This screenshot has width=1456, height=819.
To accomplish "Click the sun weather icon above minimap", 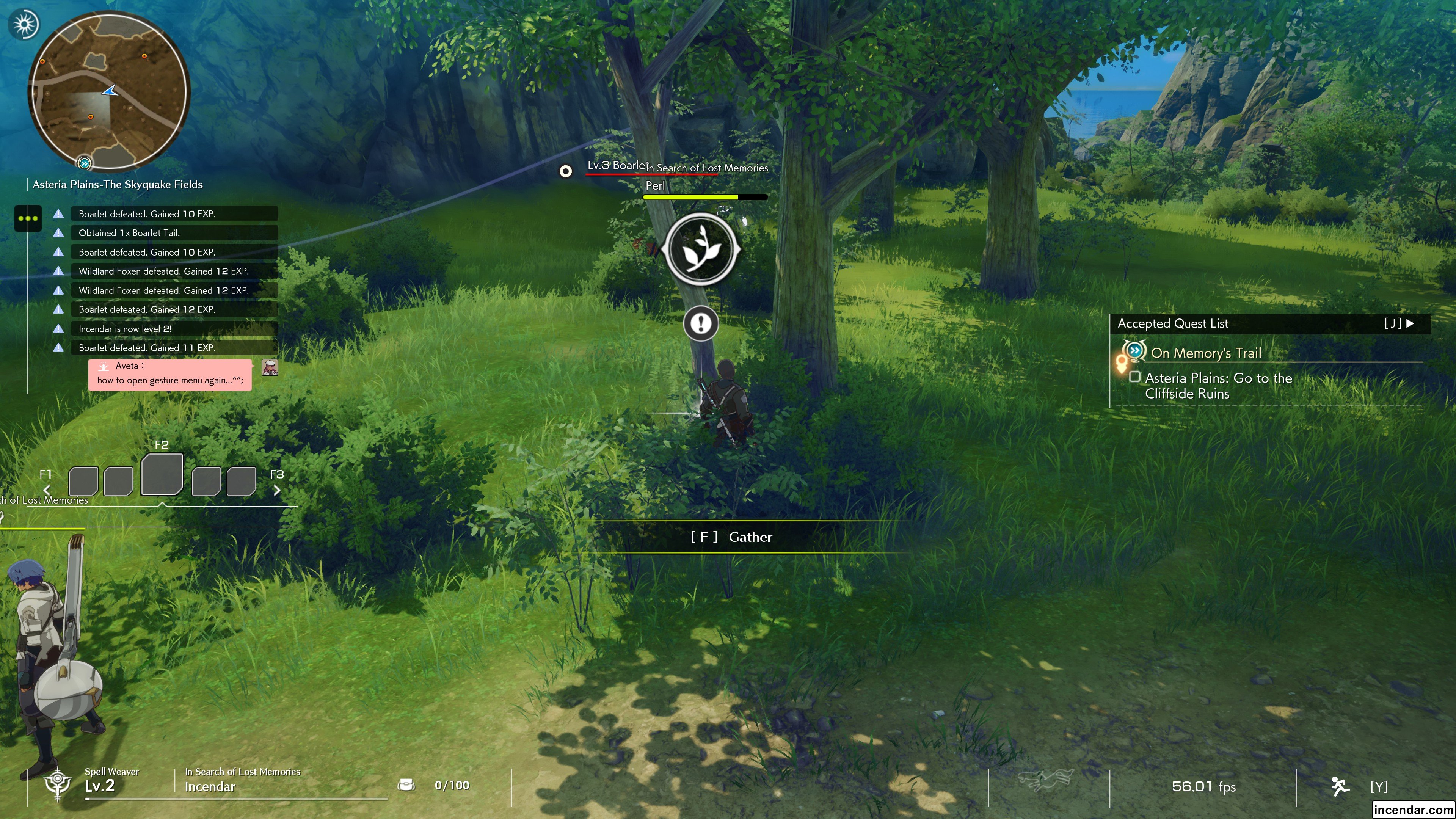I will (24, 24).
